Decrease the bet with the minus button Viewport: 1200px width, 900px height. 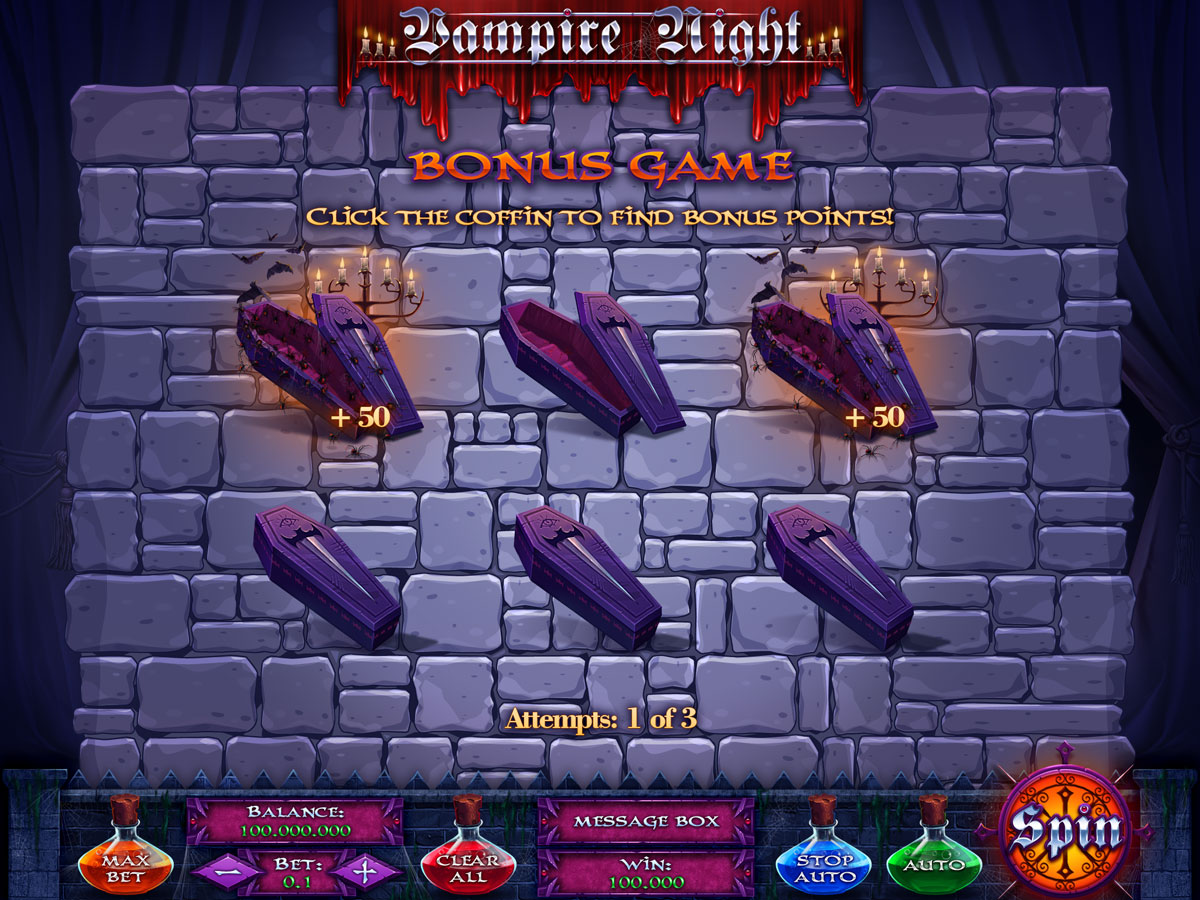pyautogui.click(x=226, y=870)
